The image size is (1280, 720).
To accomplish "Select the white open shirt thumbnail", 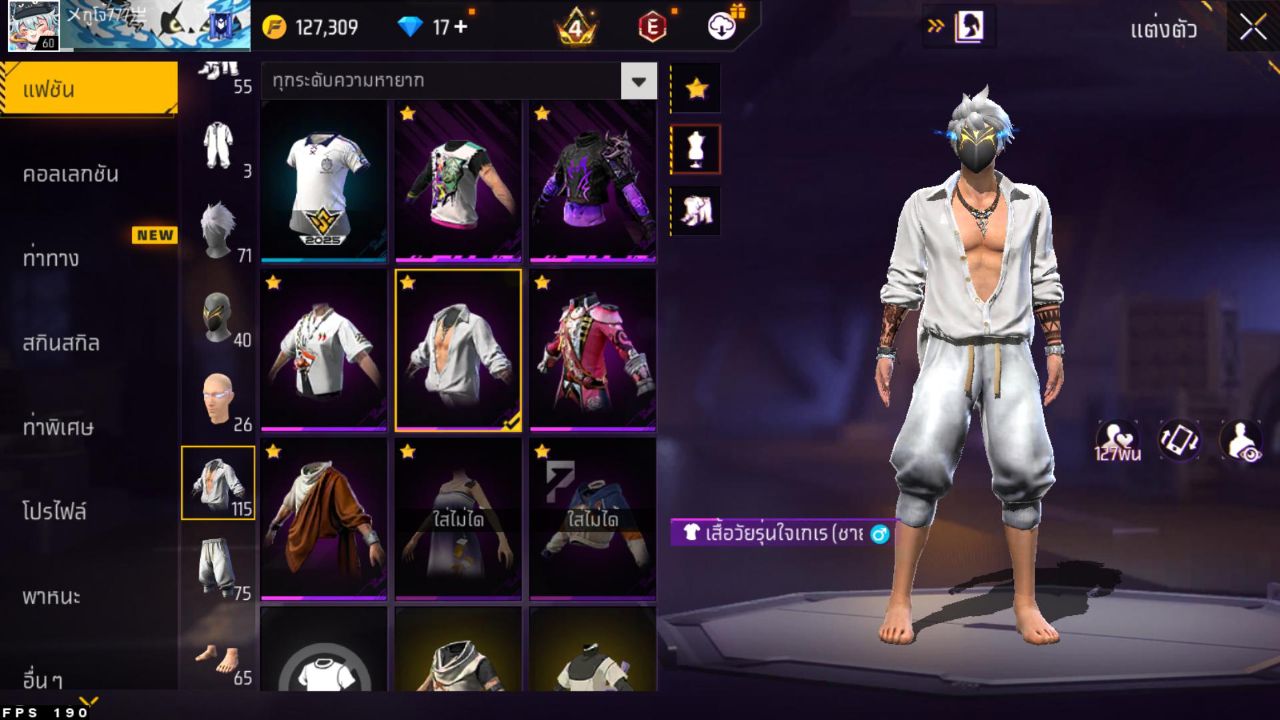I will pos(457,349).
